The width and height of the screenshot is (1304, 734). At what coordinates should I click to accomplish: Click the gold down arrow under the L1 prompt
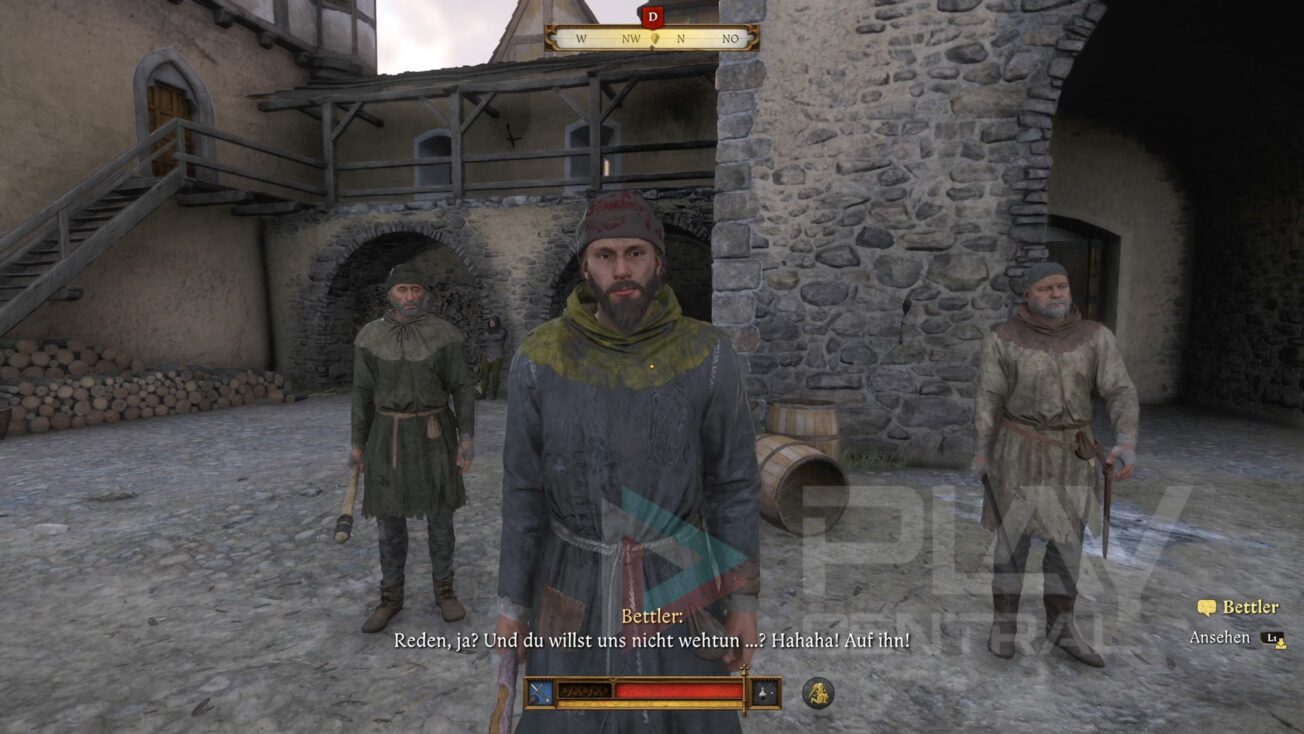click(x=1281, y=645)
